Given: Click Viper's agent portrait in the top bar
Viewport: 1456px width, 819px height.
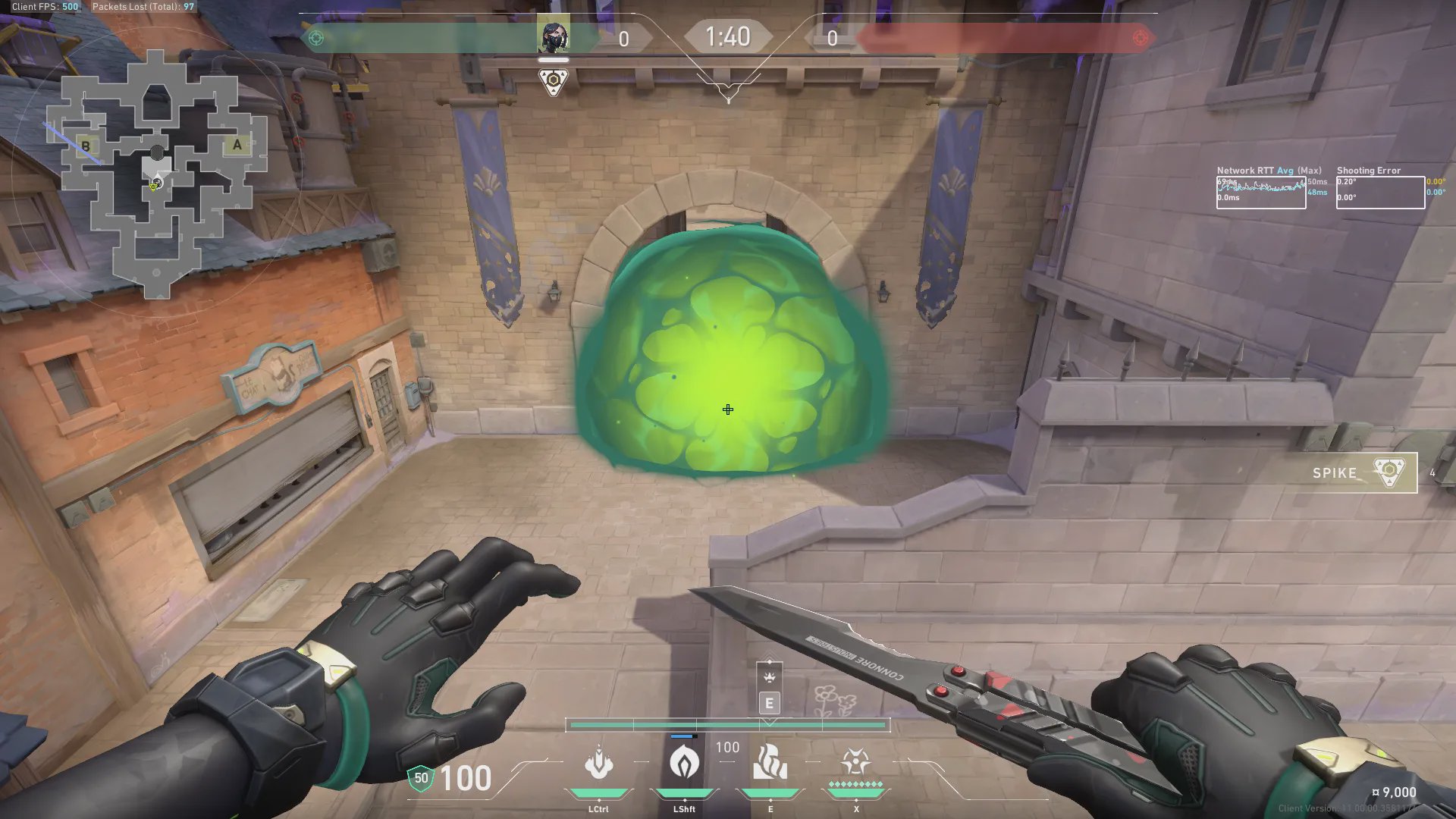Looking at the screenshot, I should click(553, 36).
